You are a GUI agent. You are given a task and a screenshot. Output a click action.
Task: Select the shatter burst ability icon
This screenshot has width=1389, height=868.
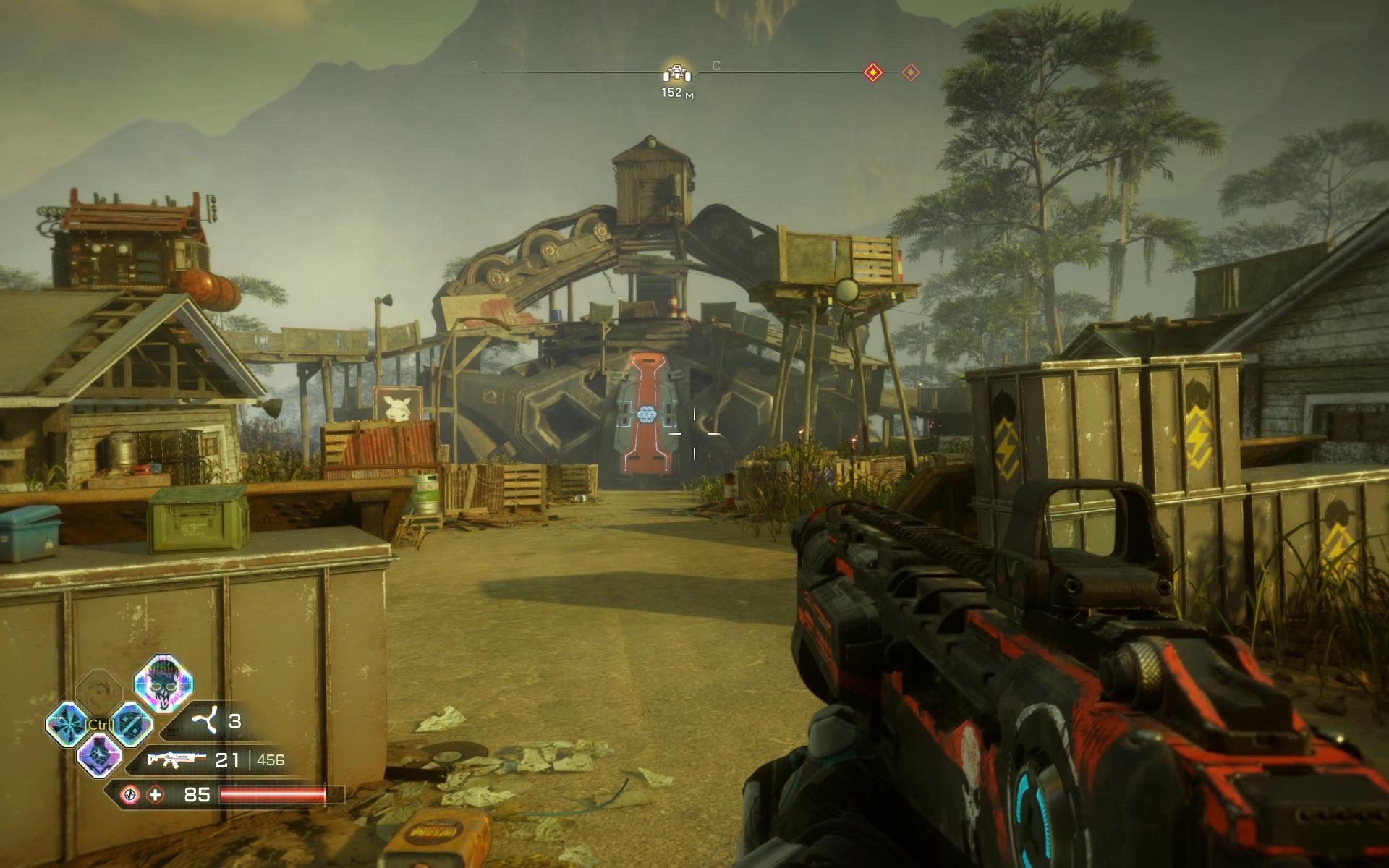tap(67, 724)
